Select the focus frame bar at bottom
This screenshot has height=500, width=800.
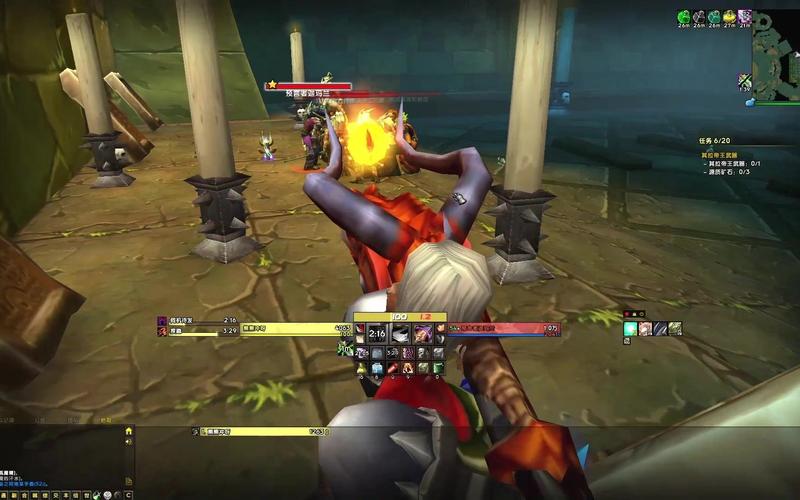(x=262, y=431)
